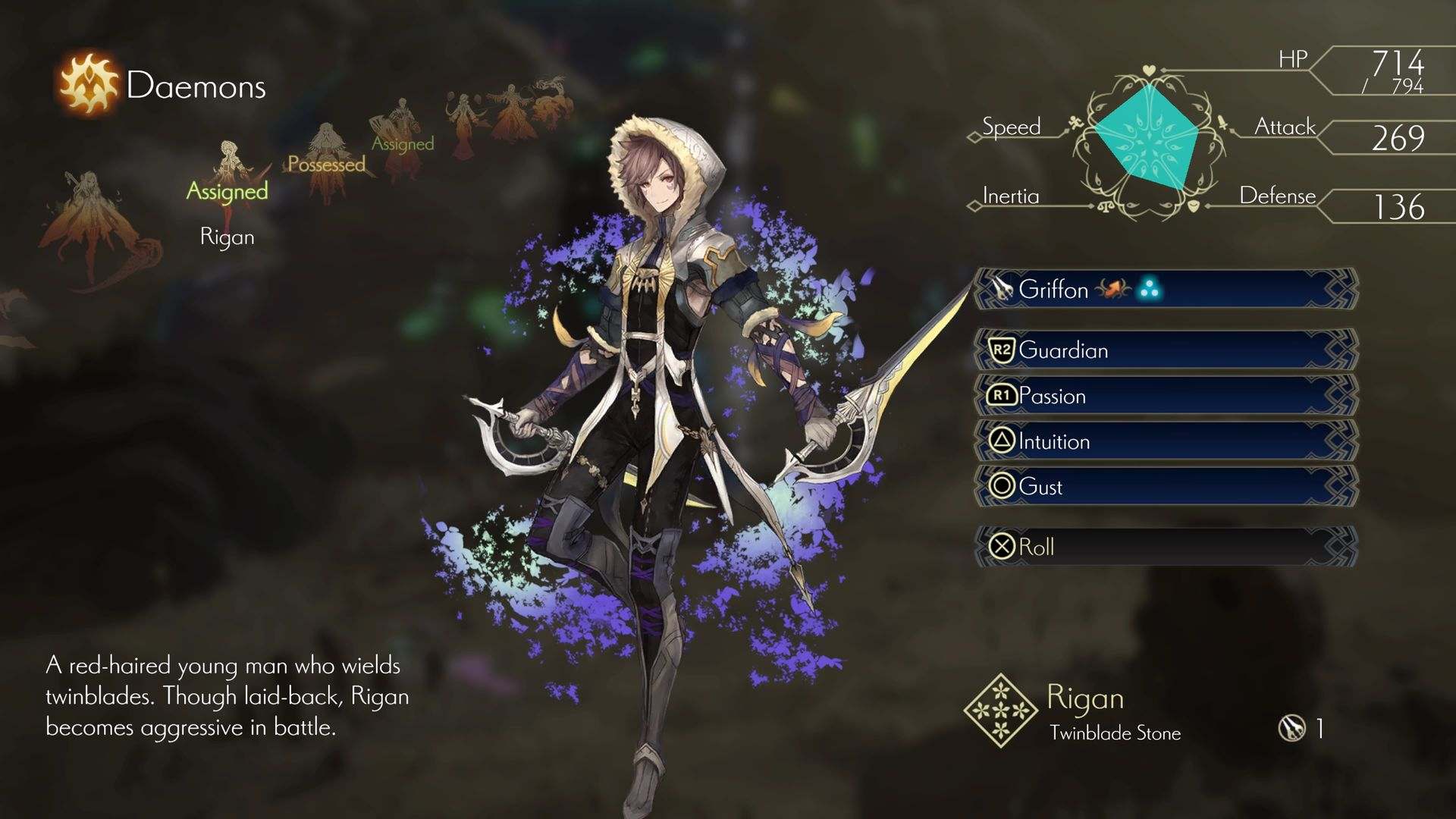Open the Guardian skill slot
The height and width of the screenshot is (819, 1456).
coord(1166,350)
